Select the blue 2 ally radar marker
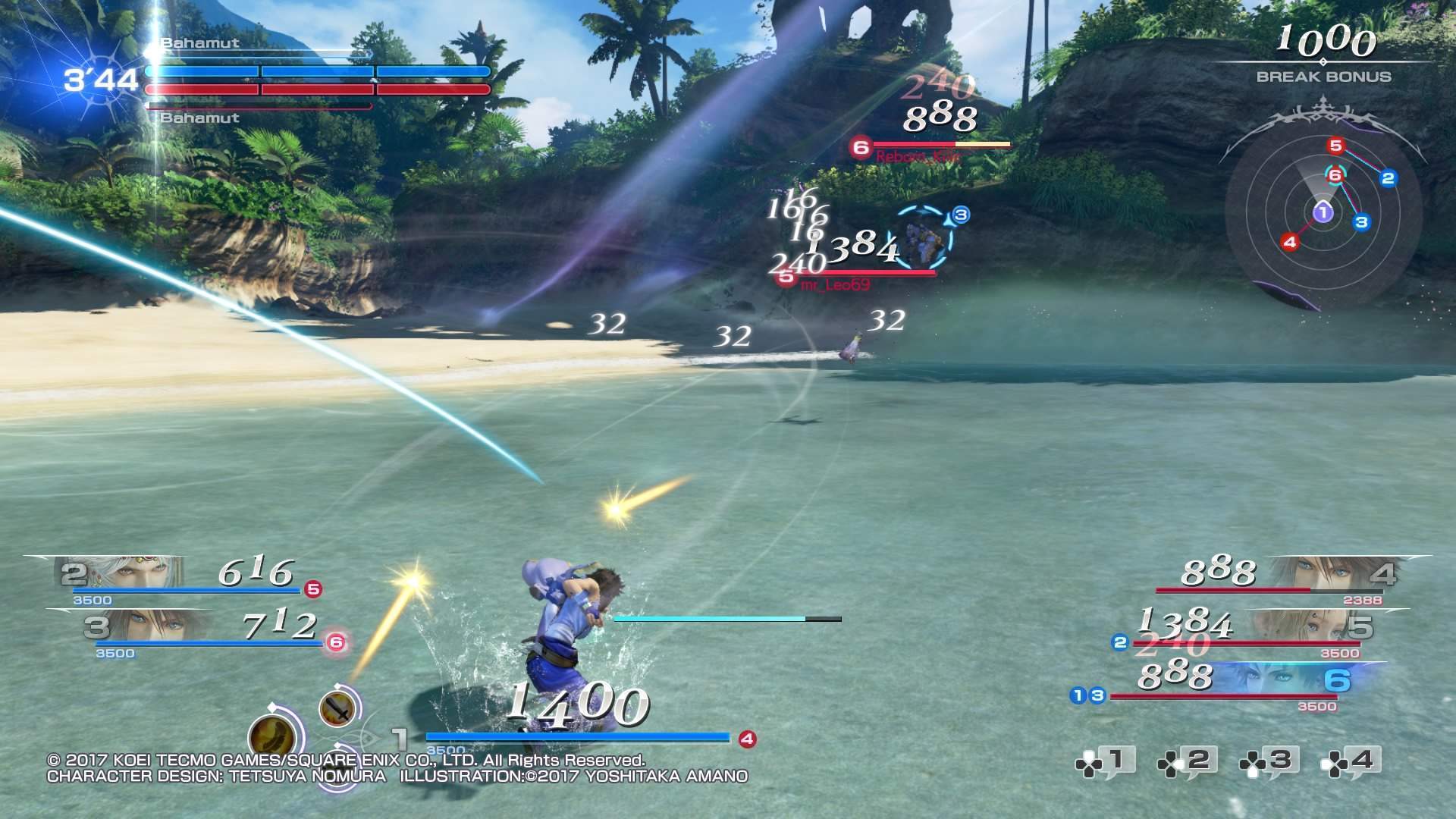The height and width of the screenshot is (819, 1456). (1388, 178)
